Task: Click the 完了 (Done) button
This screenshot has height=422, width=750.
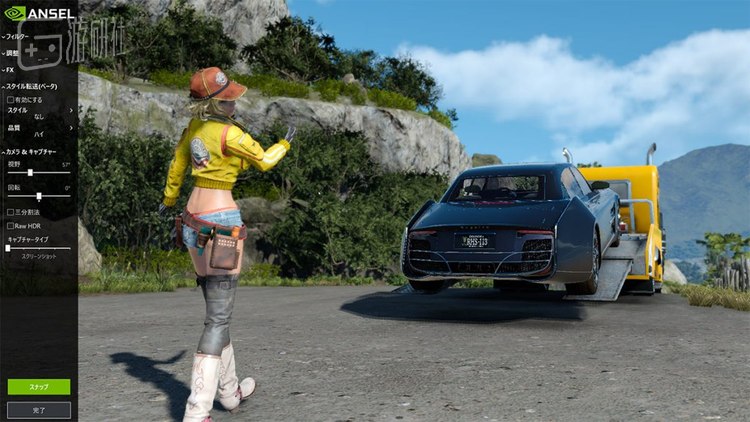Action: point(39,409)
